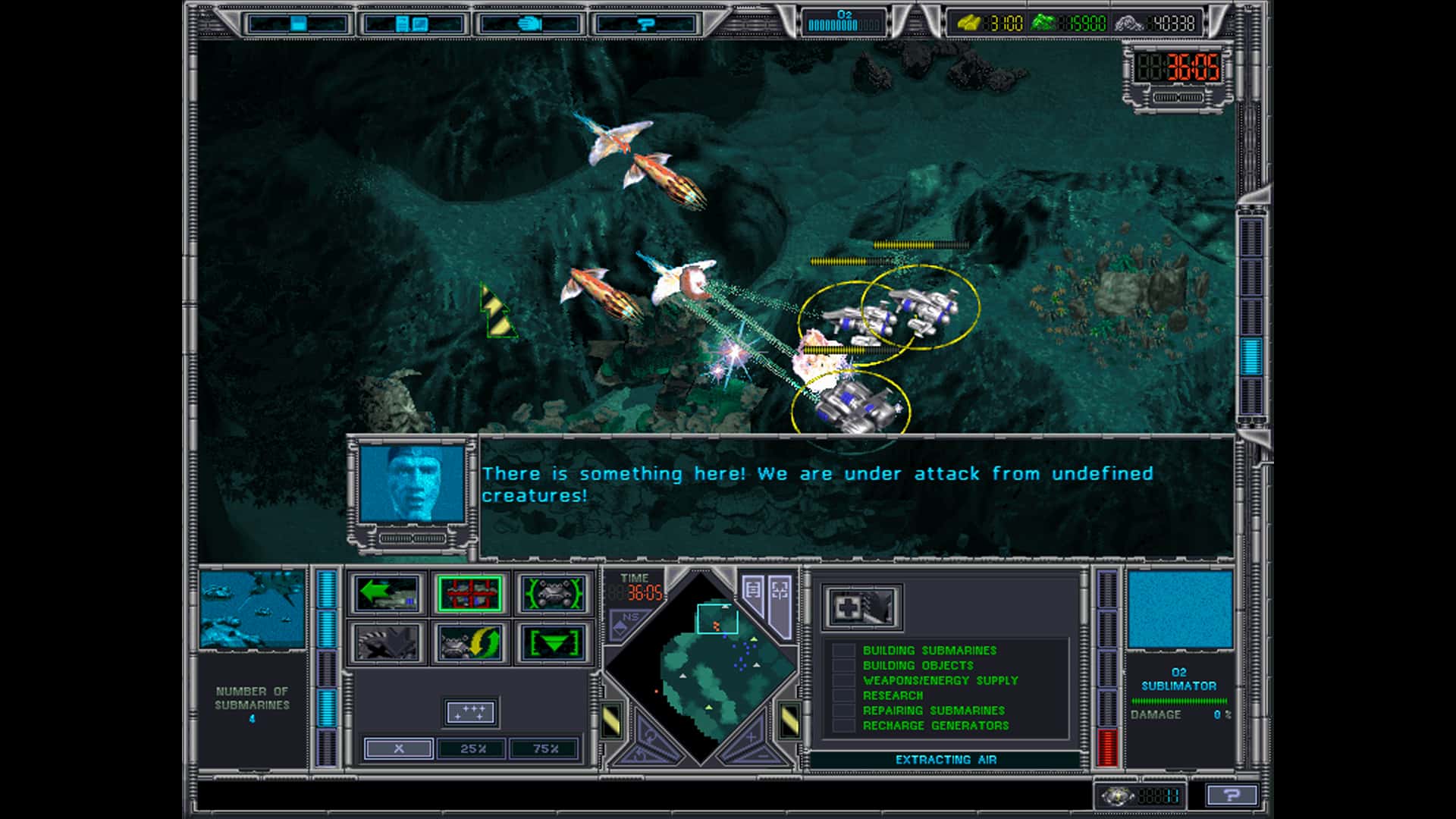Click the highlighted red grid building icon
Viewport: 1456px width, 819px height.
click(471, 593)
